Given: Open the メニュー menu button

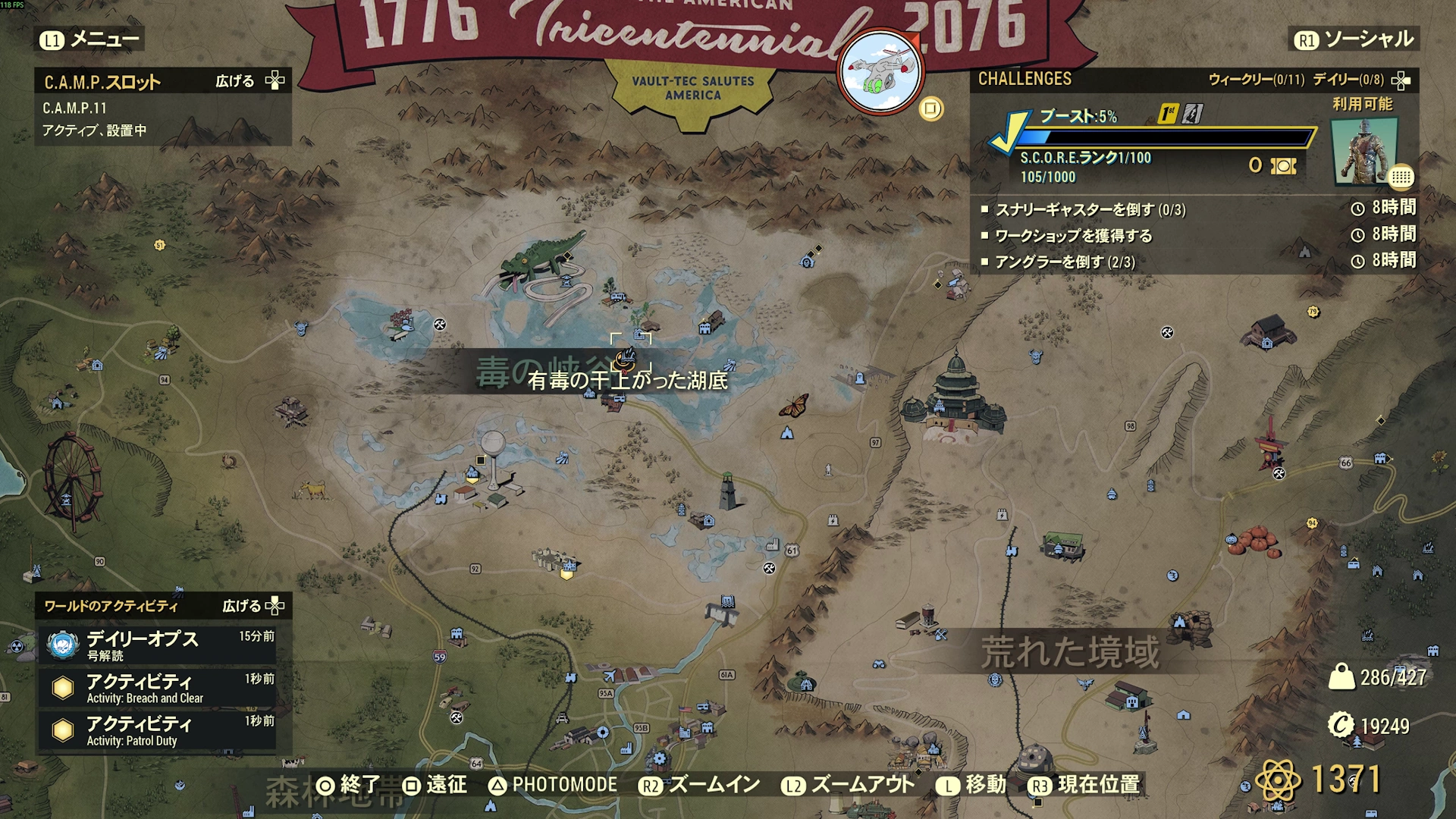Looking at the screenshot, I should (90, 39).
